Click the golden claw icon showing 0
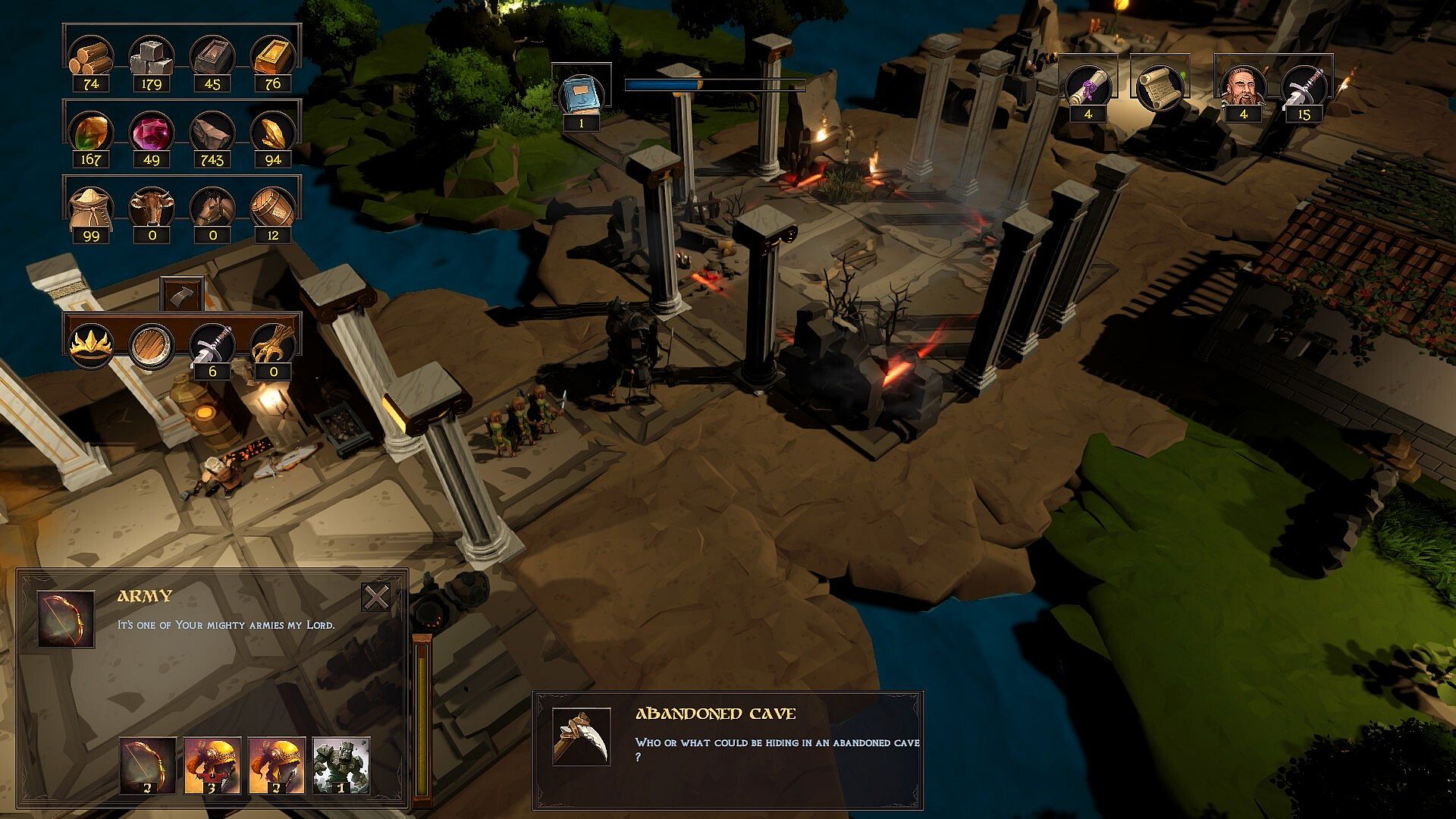This screenshot has width=1456, height=819. [x=272, y=346]
